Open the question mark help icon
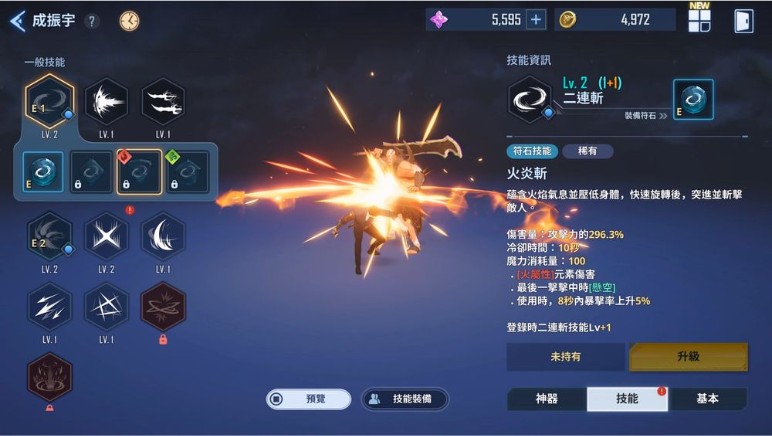772x436 pixels. pyautogui.click(x=92, y=21)
